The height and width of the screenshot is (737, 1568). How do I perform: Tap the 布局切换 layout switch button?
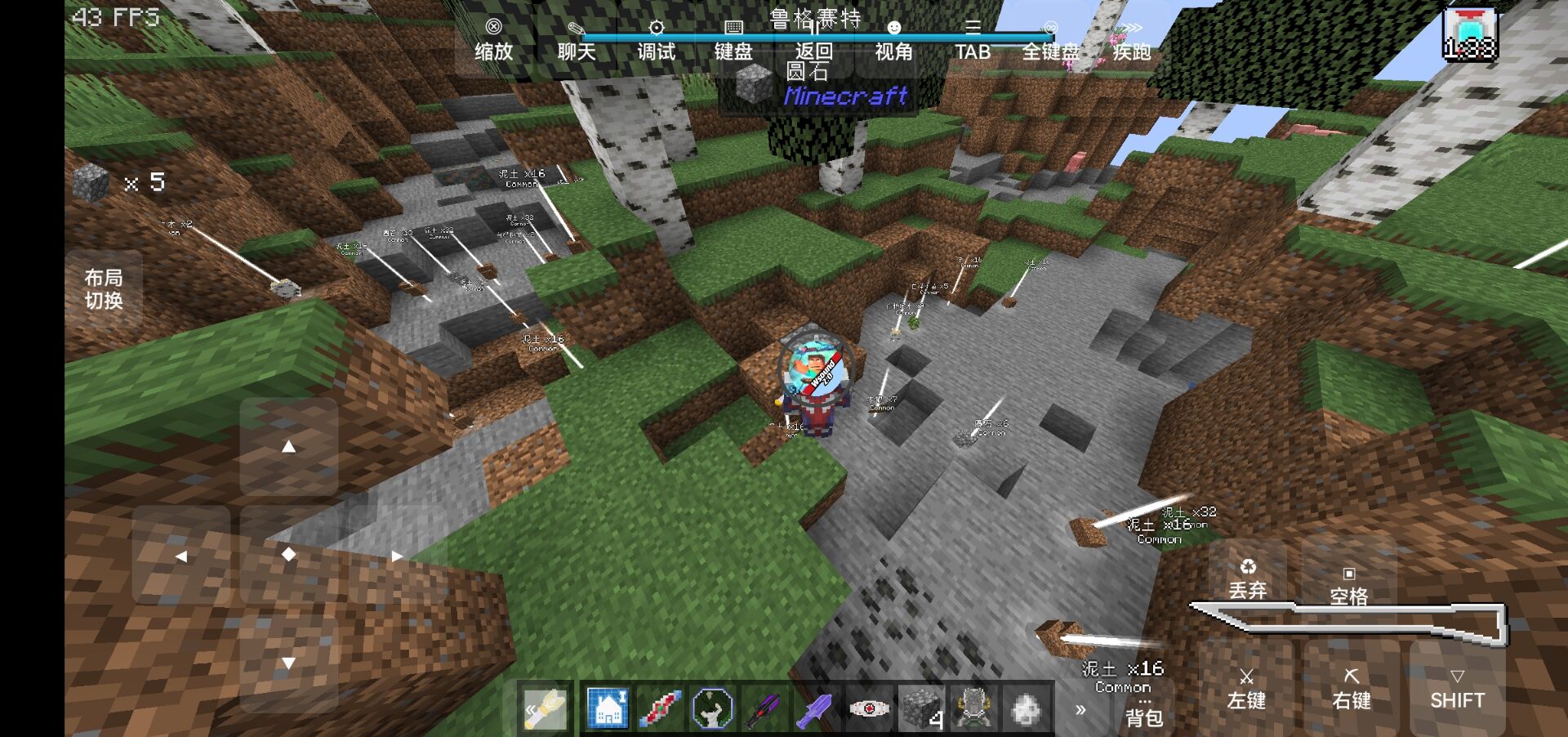[104, 289]
